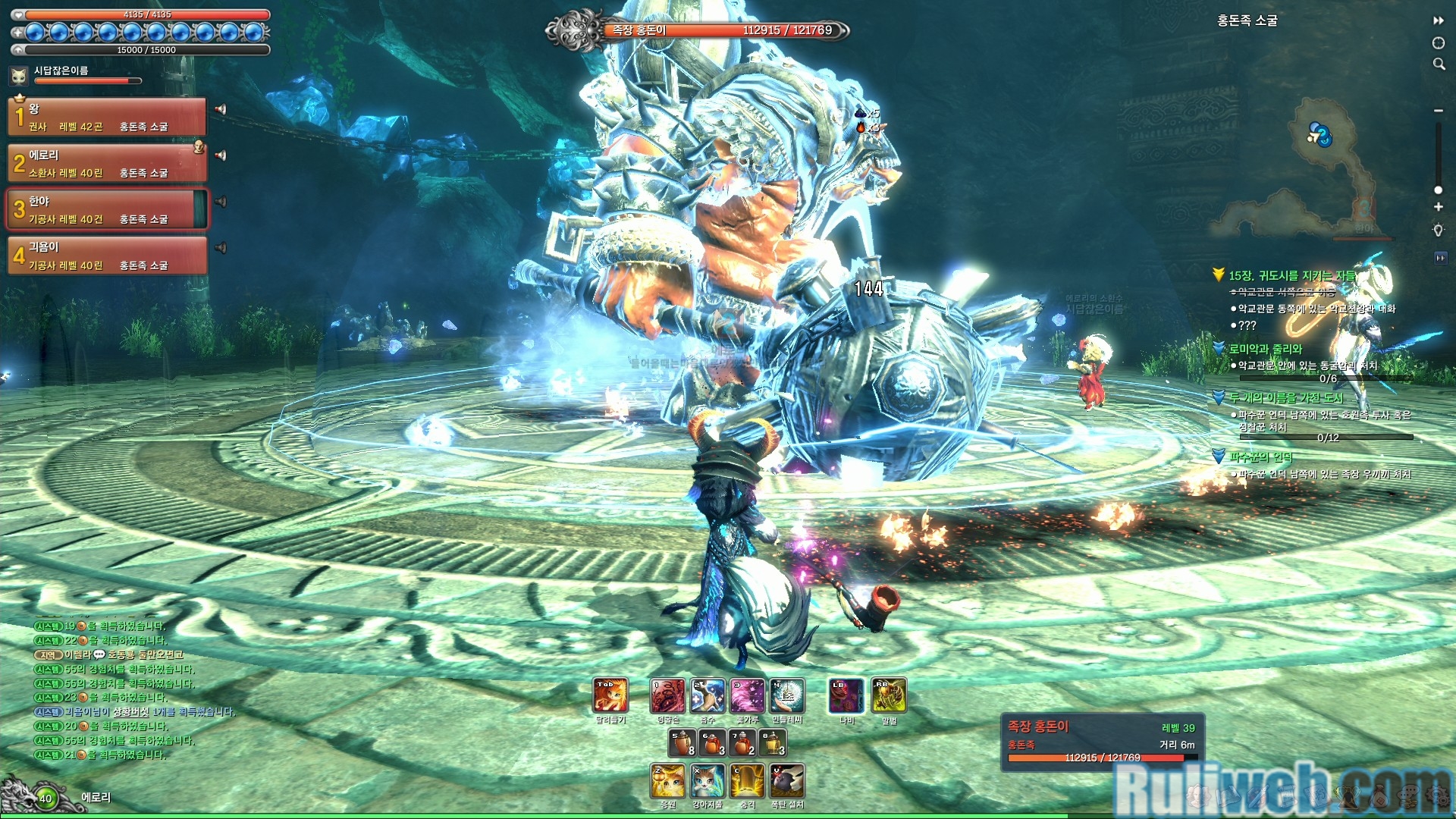
Task: Use the 말벌 hornet skill
Action: (889, 695)
